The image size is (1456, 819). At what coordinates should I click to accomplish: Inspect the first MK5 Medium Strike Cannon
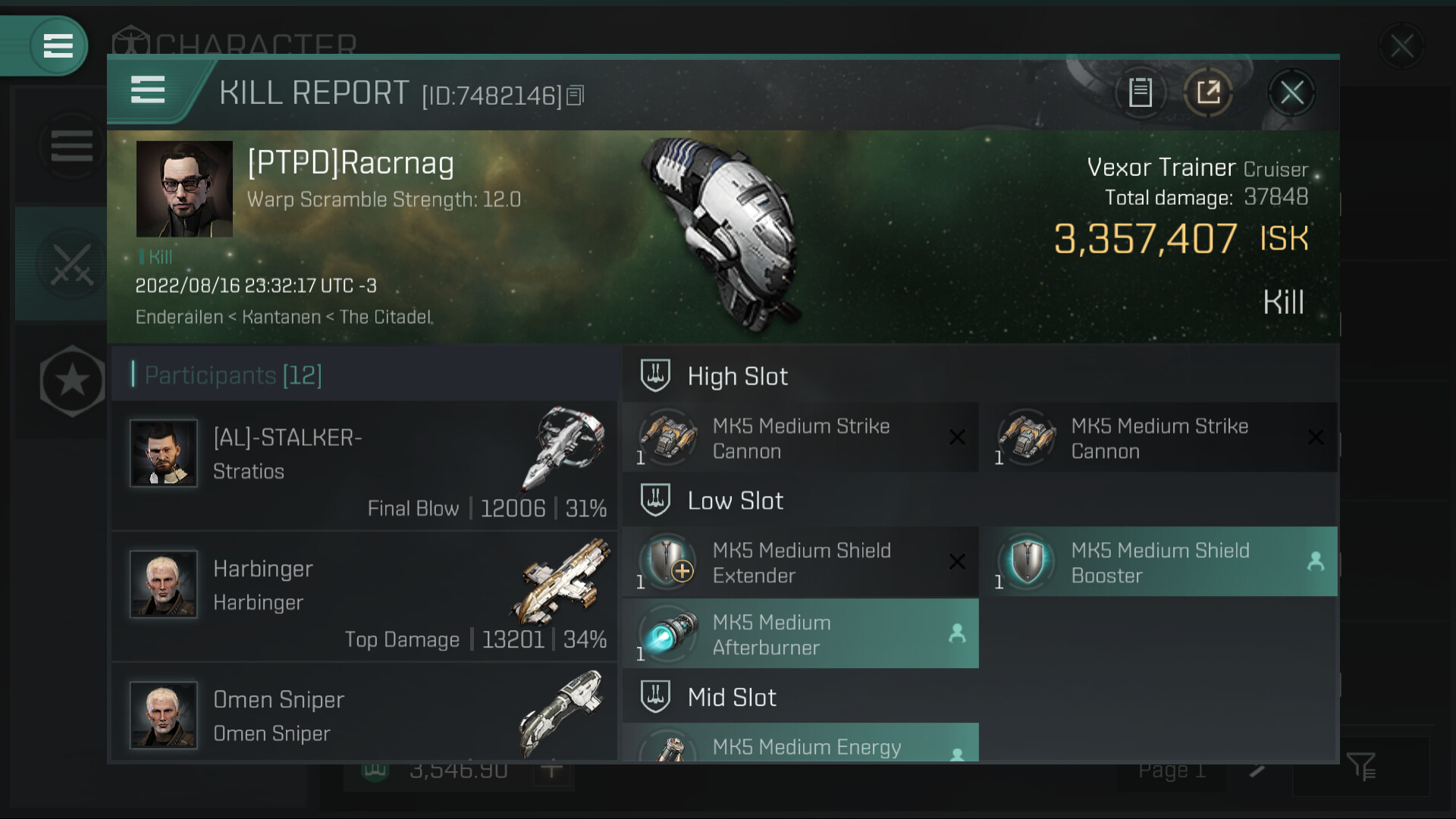pyautogui.click(x=800, y=438)
